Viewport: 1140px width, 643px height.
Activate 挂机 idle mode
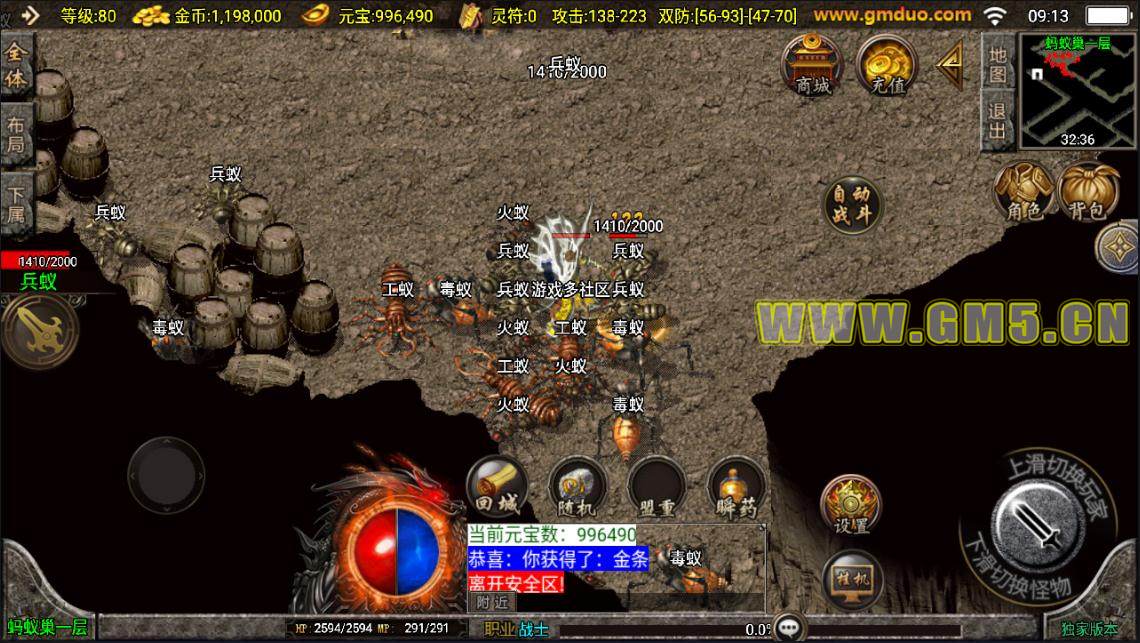click(851, 578)
